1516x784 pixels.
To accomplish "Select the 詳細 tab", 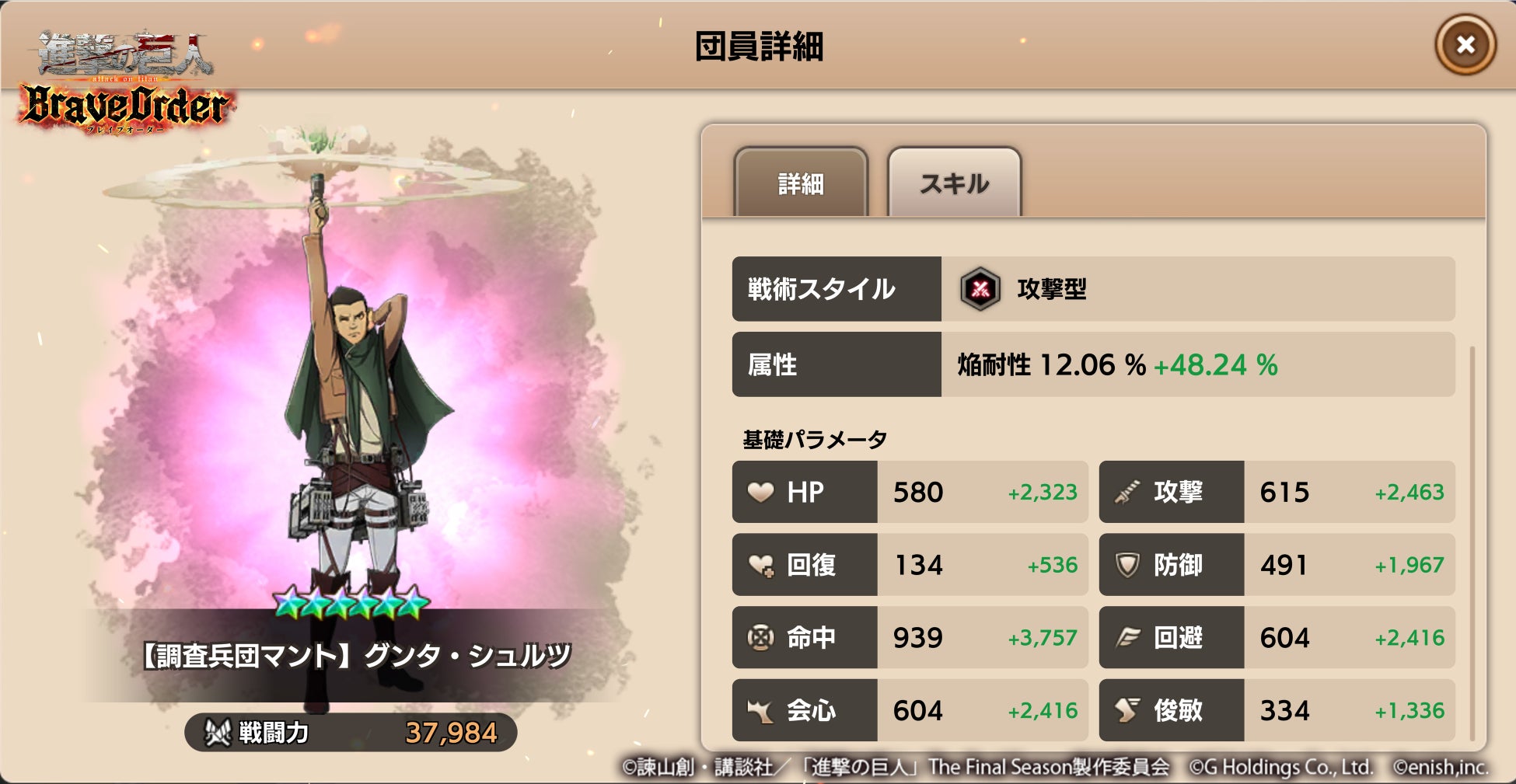I will pyautogui.click(x=802, y=184).
